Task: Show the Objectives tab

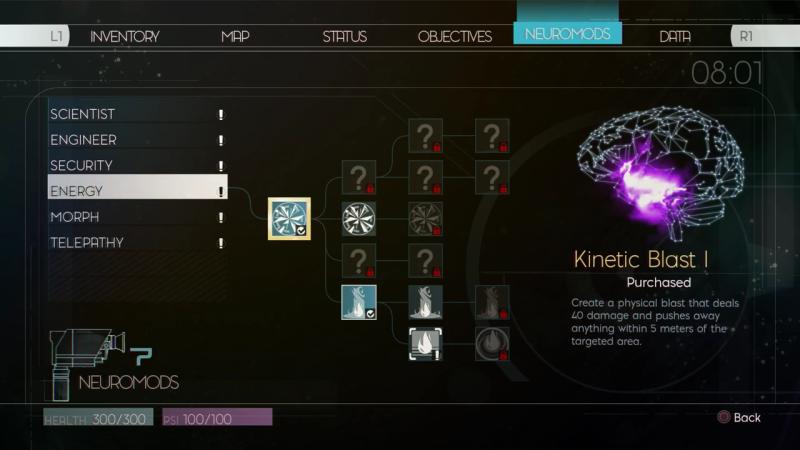Action: pyautogui.click(x=454, y=36)
